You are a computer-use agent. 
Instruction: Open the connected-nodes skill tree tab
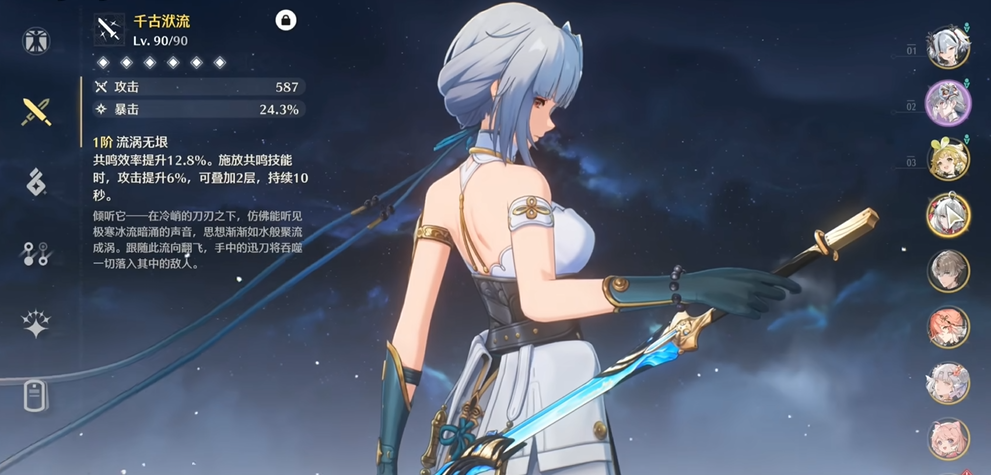36,253
